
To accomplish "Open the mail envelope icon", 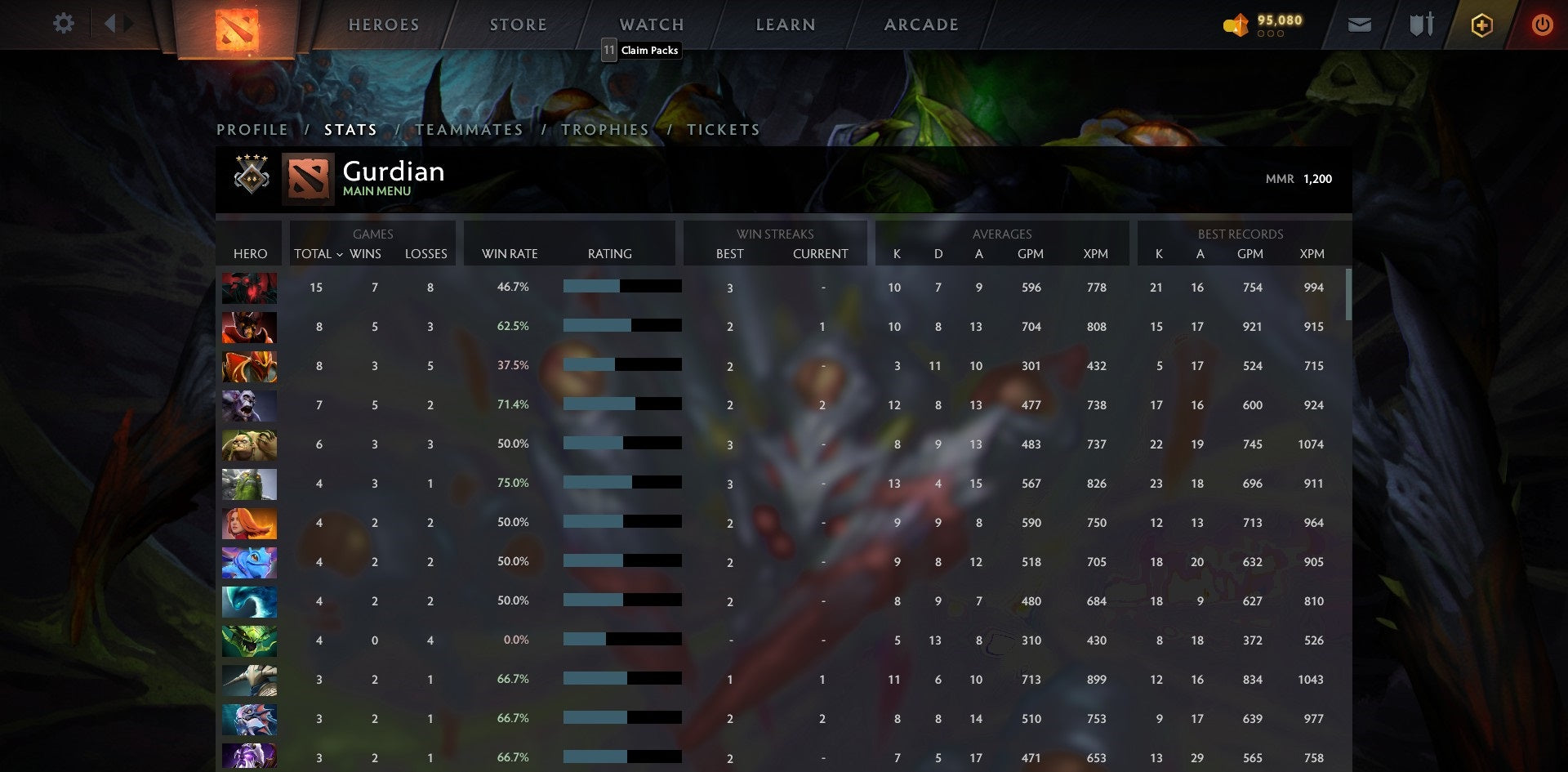I will click(x=1359, y=25).
